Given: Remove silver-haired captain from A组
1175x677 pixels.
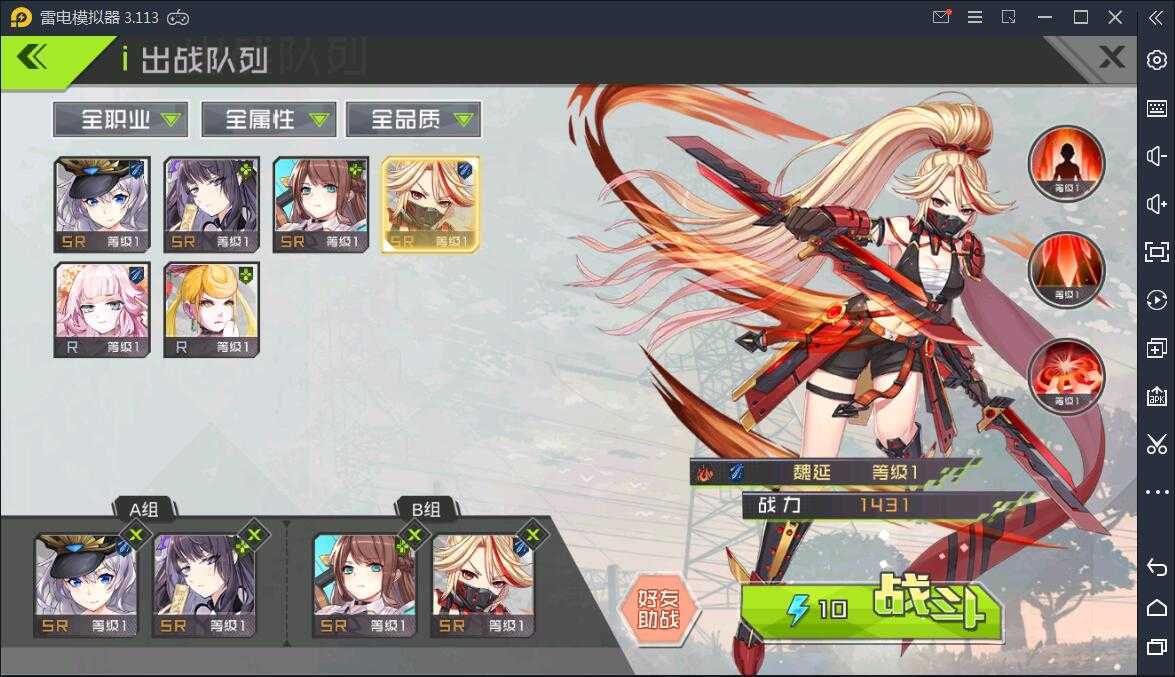Looking at the screenshot, I should pyautogui.click(x=136, y=535).
